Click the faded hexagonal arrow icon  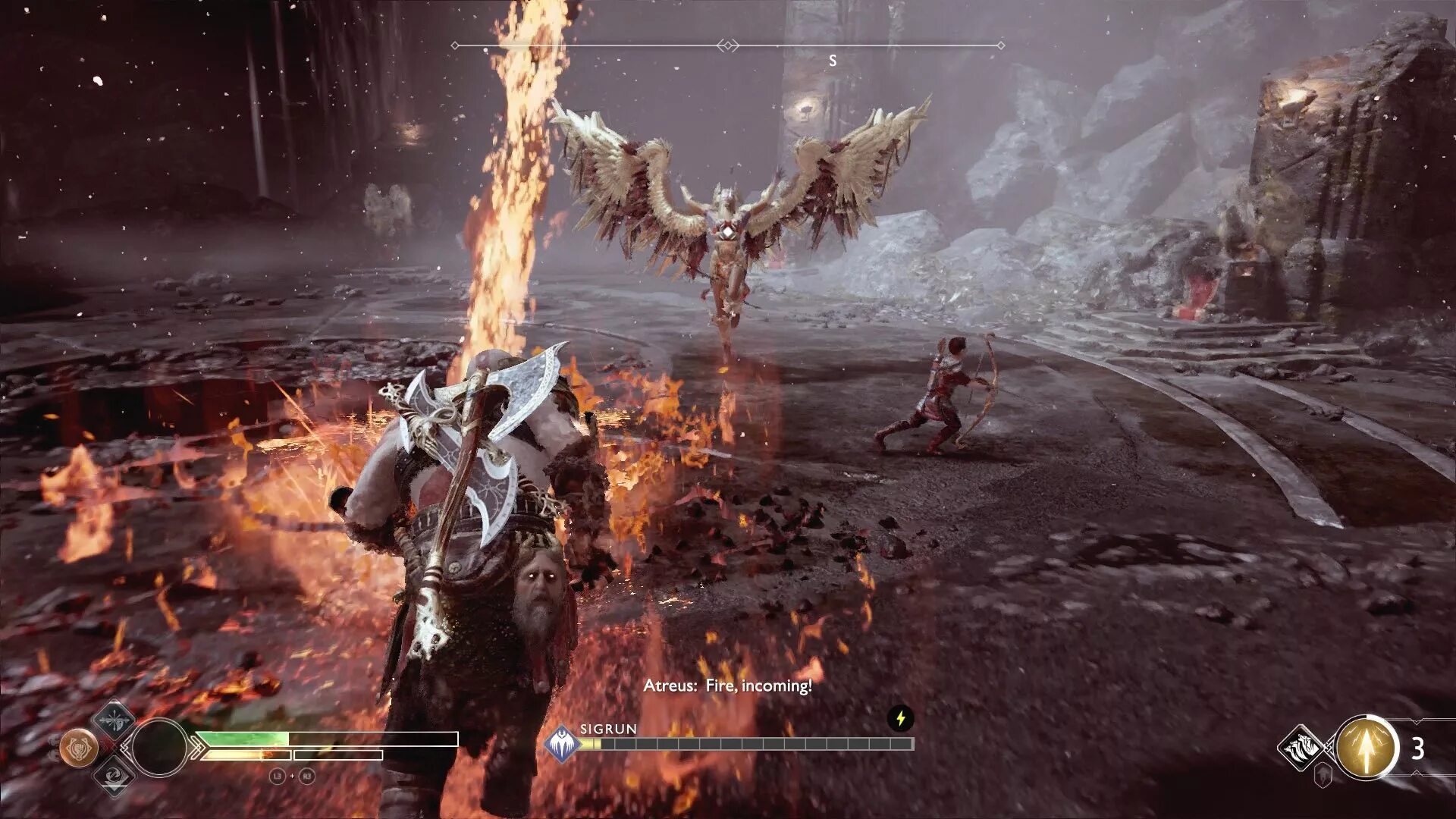pyautogui.click(x=1323, y=775)
